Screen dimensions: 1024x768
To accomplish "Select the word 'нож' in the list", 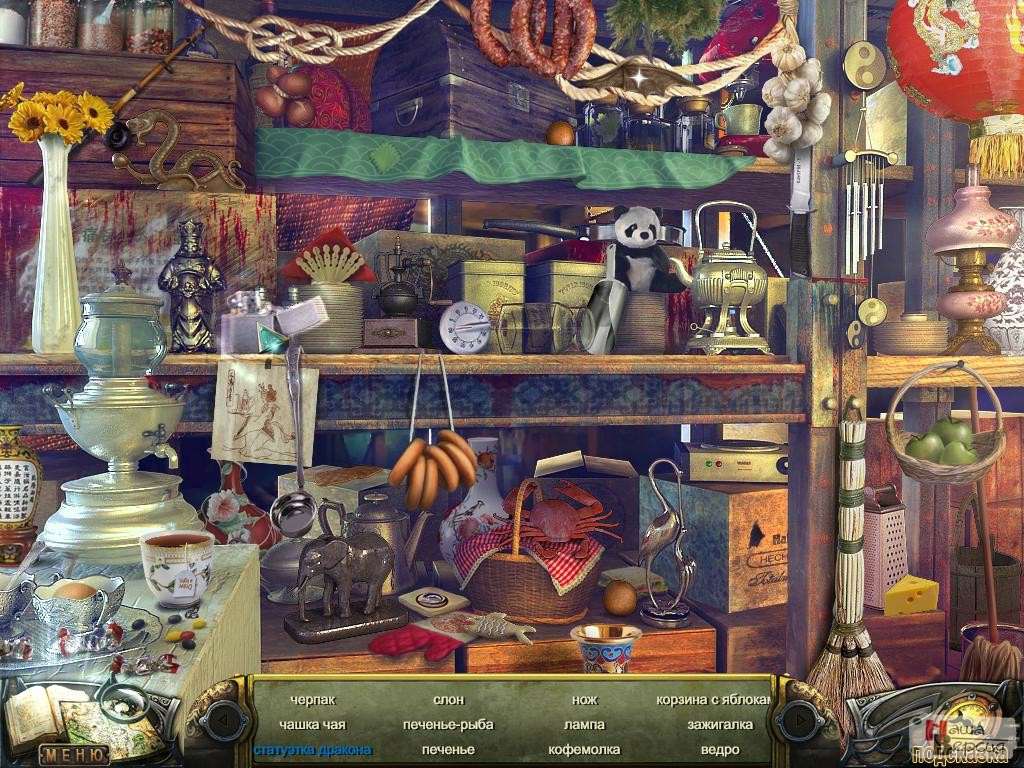I will [x=584, y=700].
